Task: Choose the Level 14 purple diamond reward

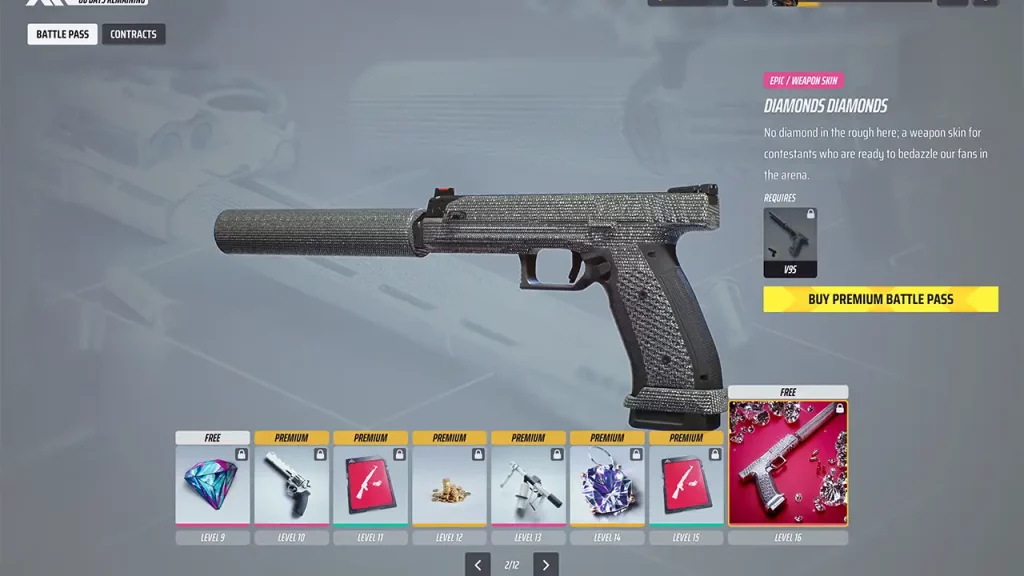Action: click(607, 485)
